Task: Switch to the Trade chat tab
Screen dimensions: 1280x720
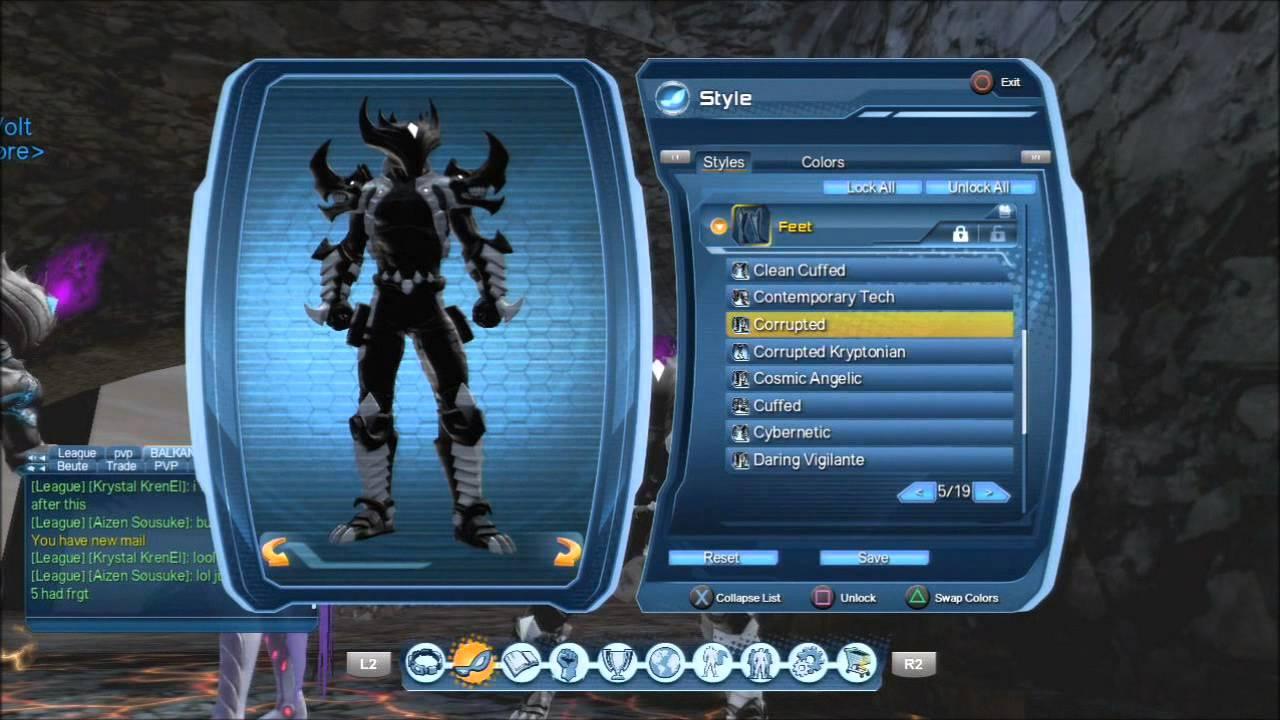Action: [121, 466]
